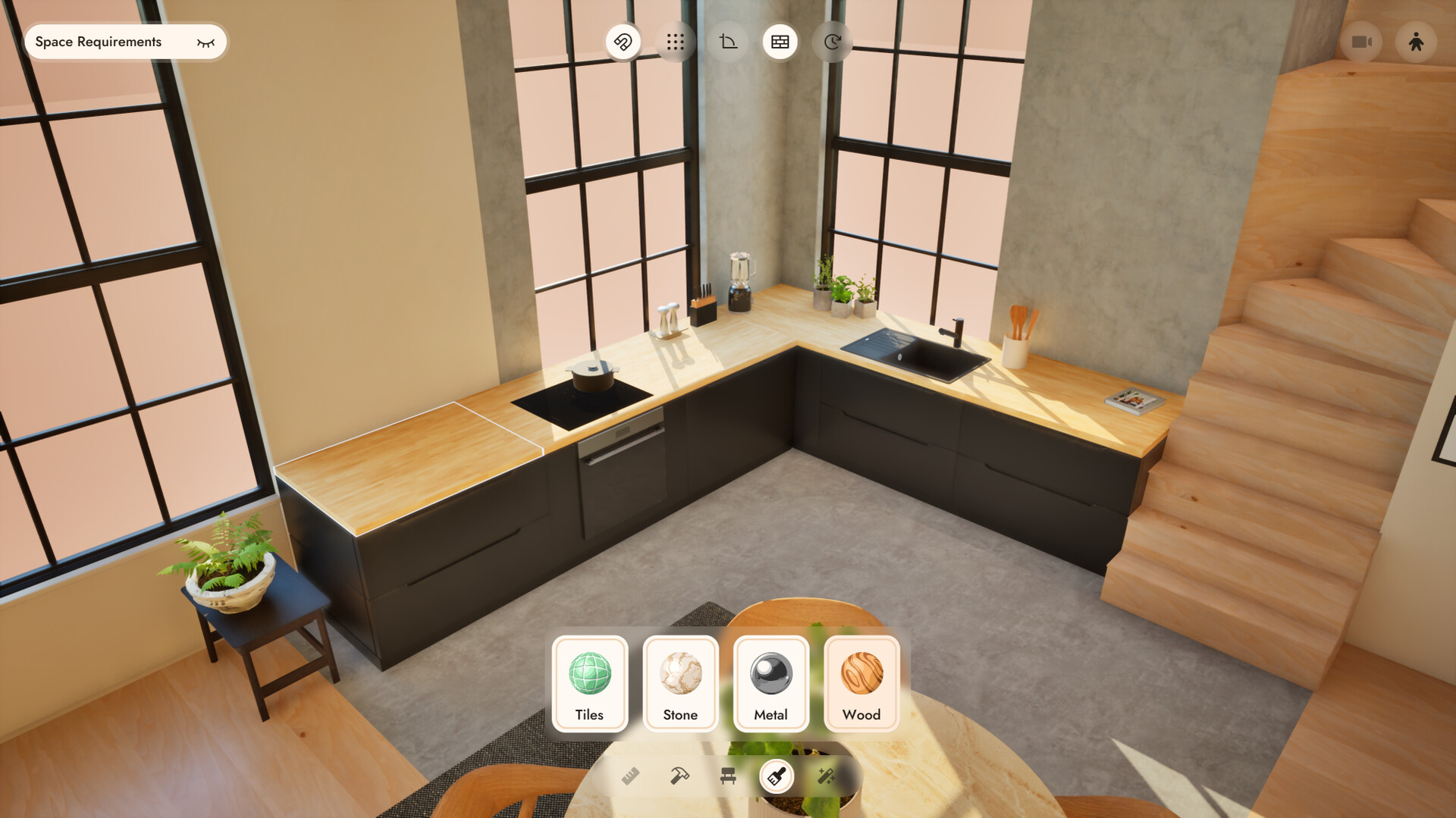
Task: Select the magic wand tool
Action: pyautogui.click(x=827, y=776)
